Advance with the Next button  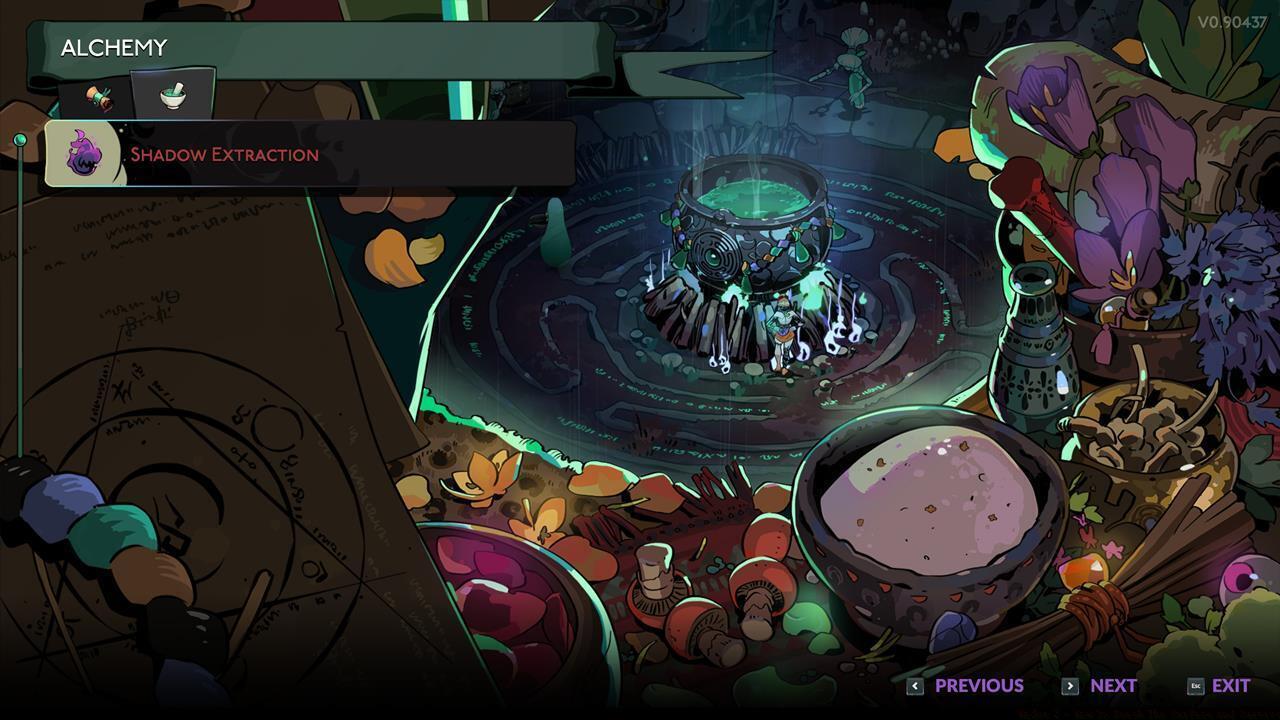tap(1101, 686)
